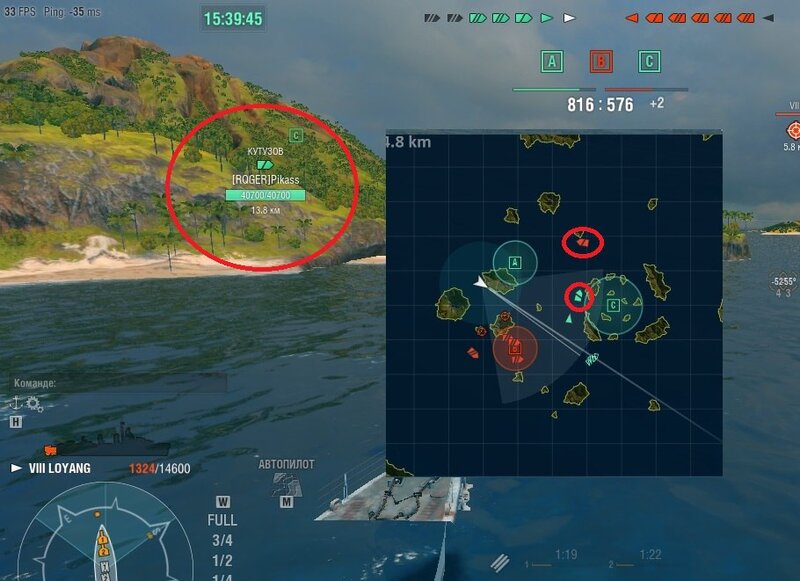Screen dimensions: 800x581
Task: Set engine speed to FULL
Action: (222, 520)
